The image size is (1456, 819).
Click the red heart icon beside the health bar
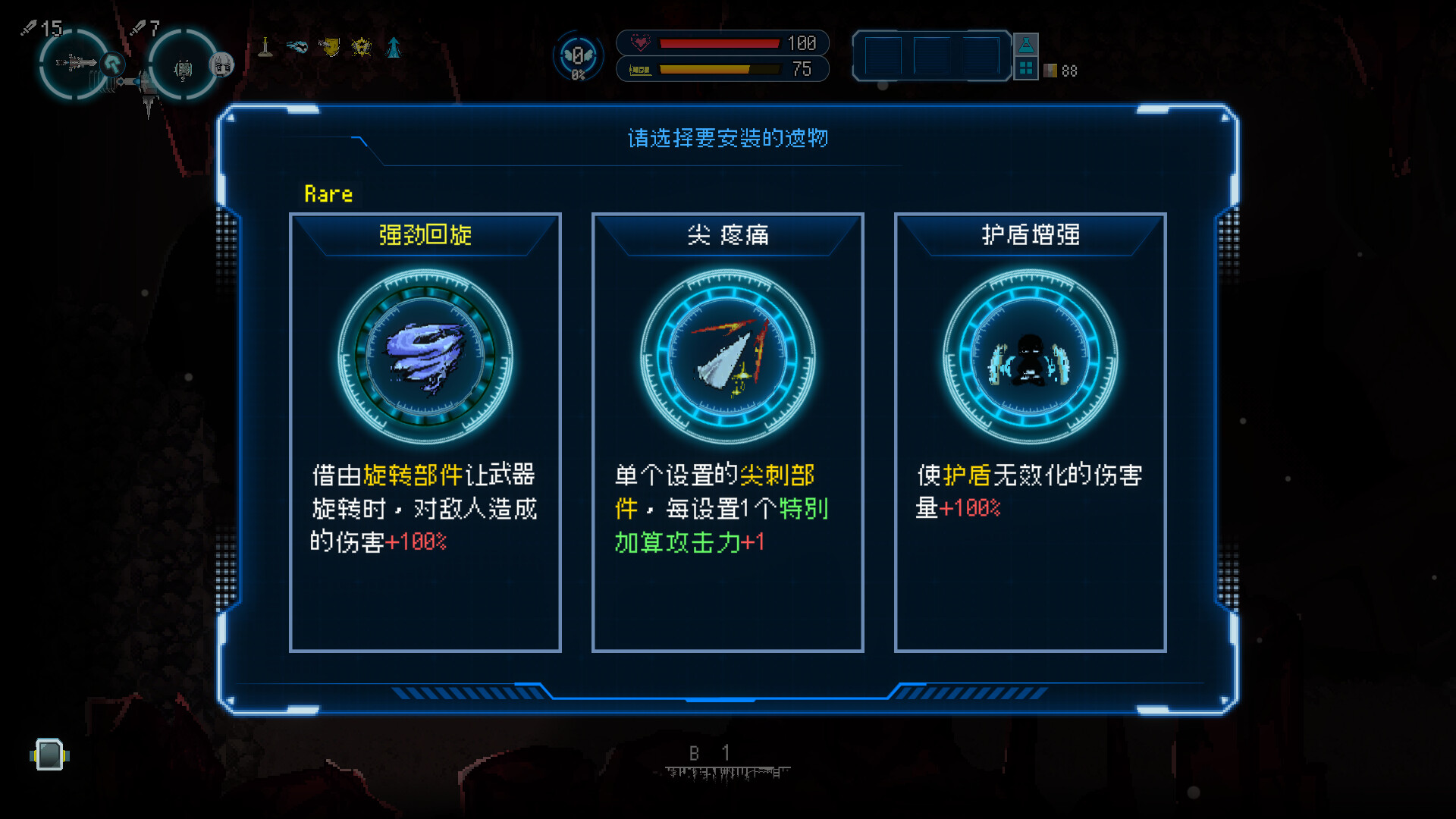(x=639, y=43)
